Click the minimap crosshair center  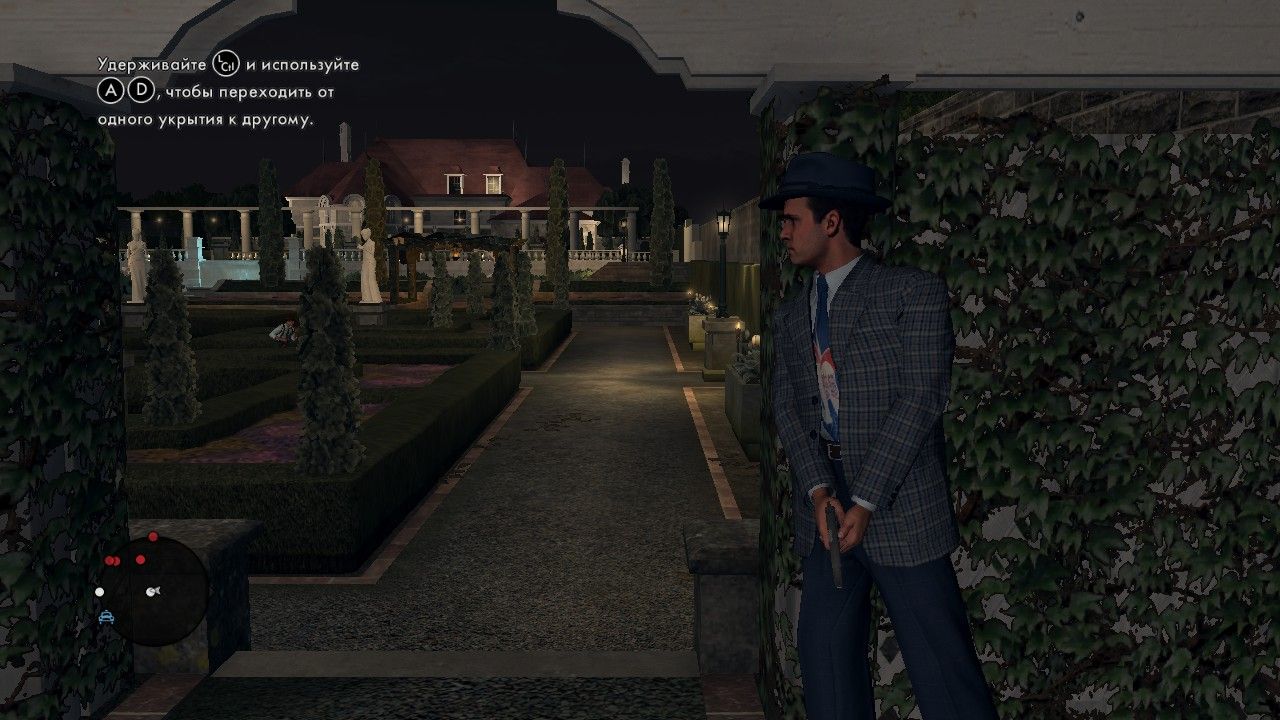tap(160, 588)
